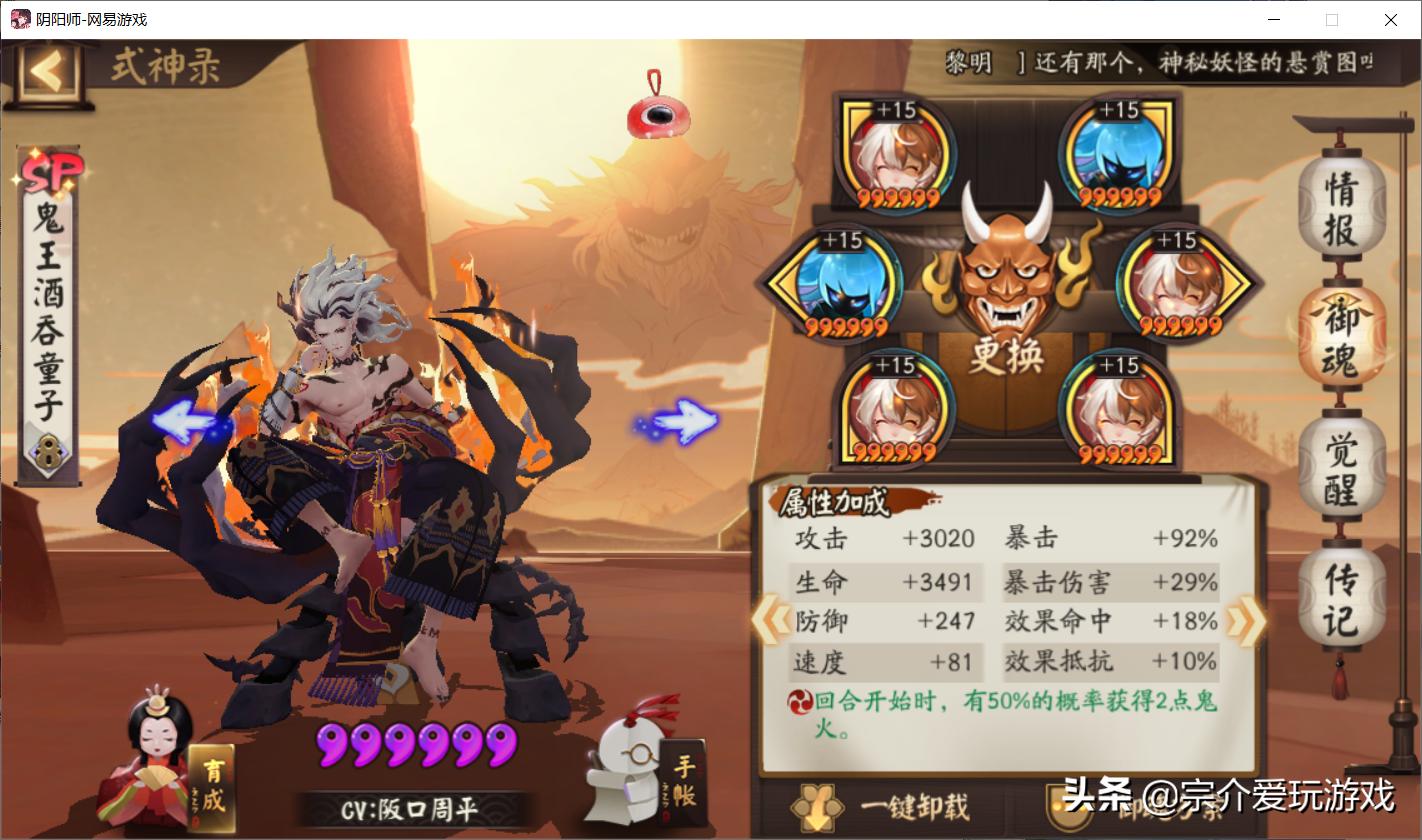Switch to the next shikigami with the blue right arrow
Image resolution: width=1422 pixels, height=840 pixels.
[x=682, y=422]
